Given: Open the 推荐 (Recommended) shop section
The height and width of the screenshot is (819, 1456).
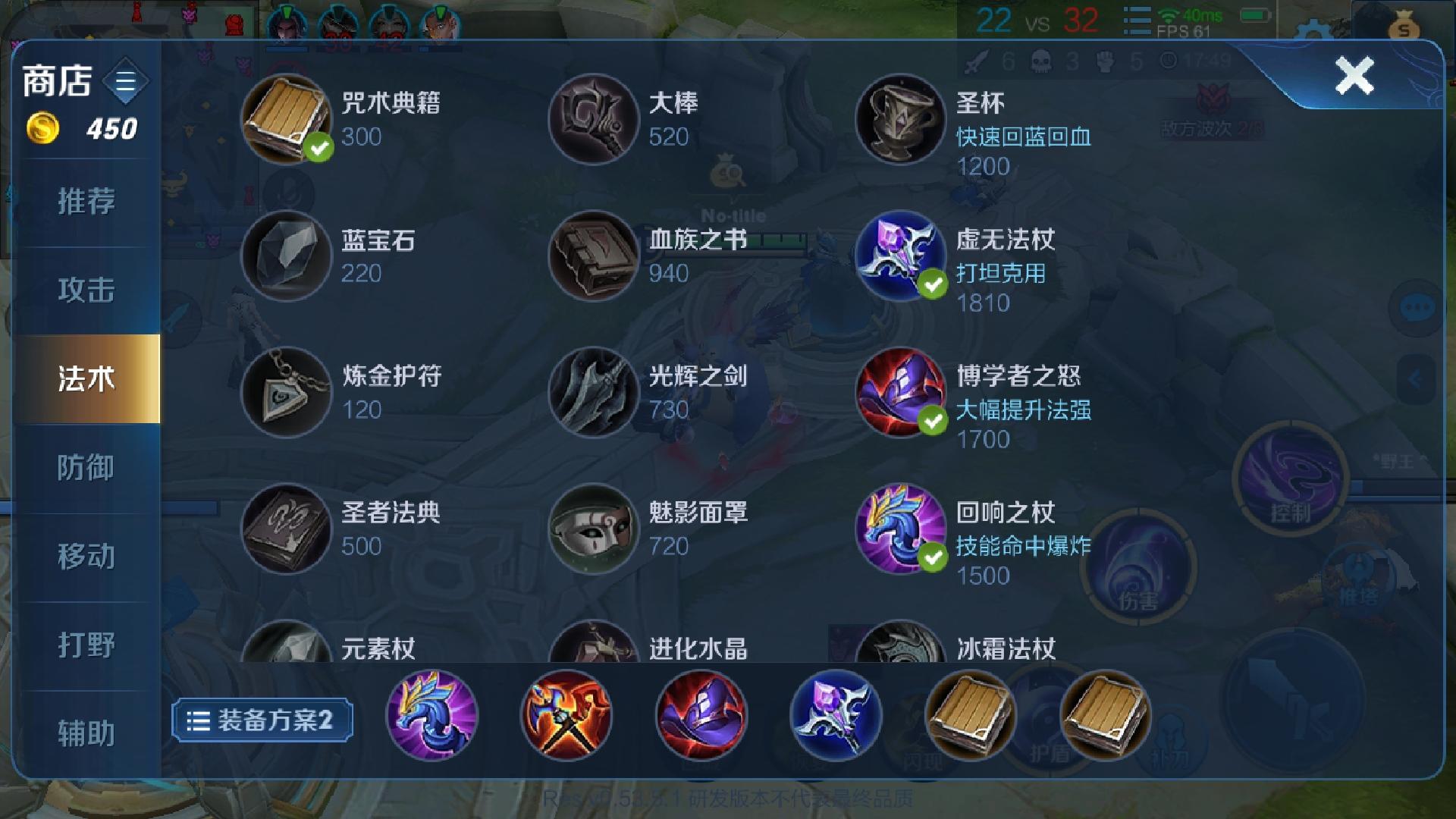Looking at the screenshot, I should click(86, 202).
